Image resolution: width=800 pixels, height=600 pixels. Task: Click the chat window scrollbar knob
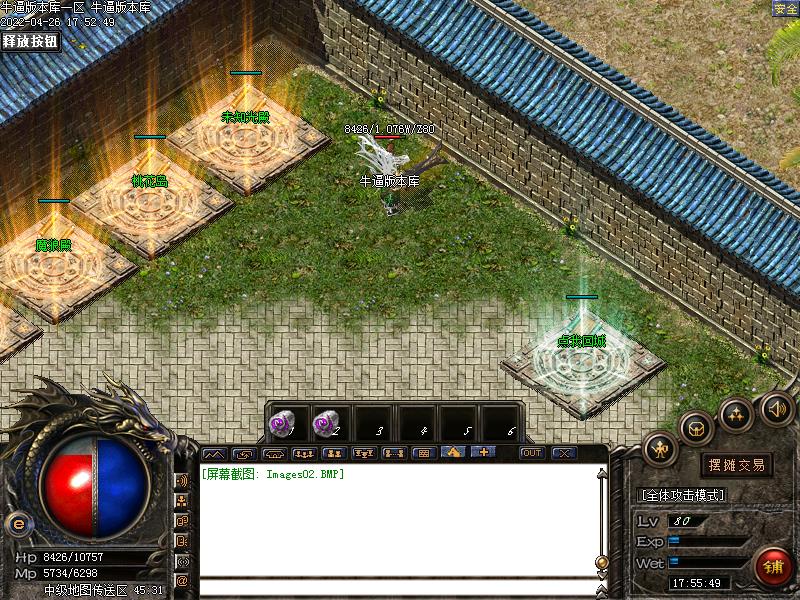pyautogui.click(x=601, y=562)
